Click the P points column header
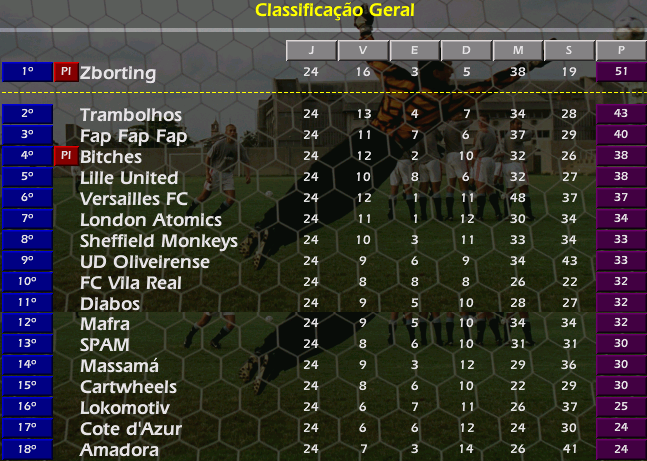Screen dimensions: 647x461 click(621, 51)
